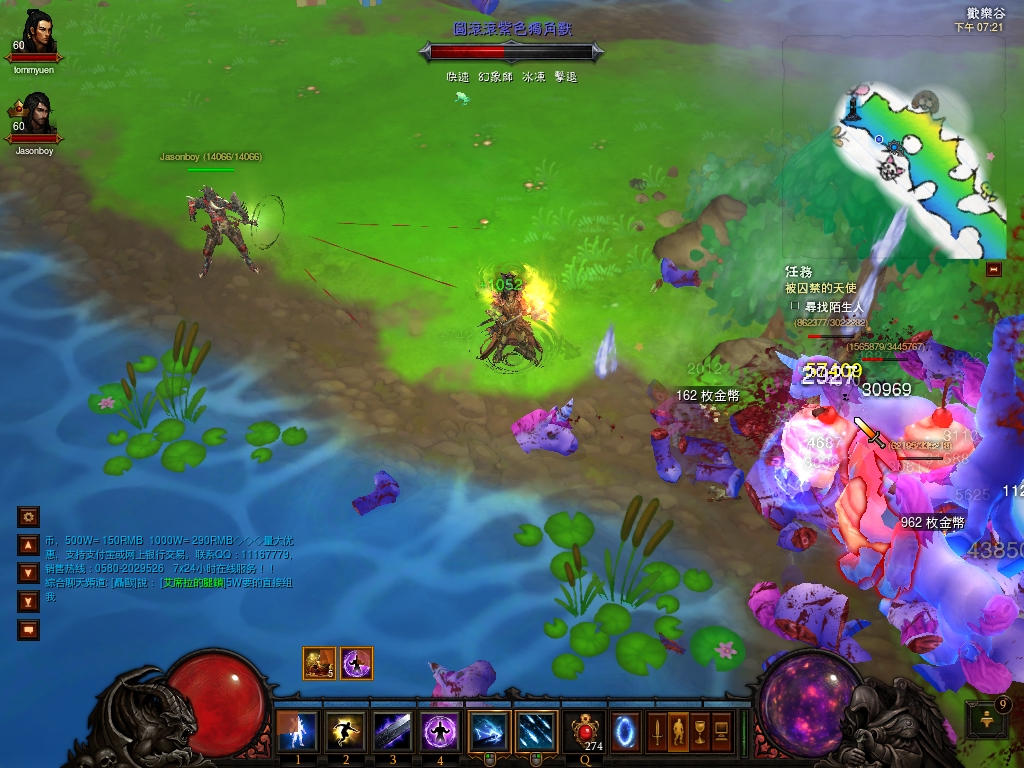Viewport: 1024px width, 768px height.
Task: Drink the health potion showing 274
Action: [585, 732]
